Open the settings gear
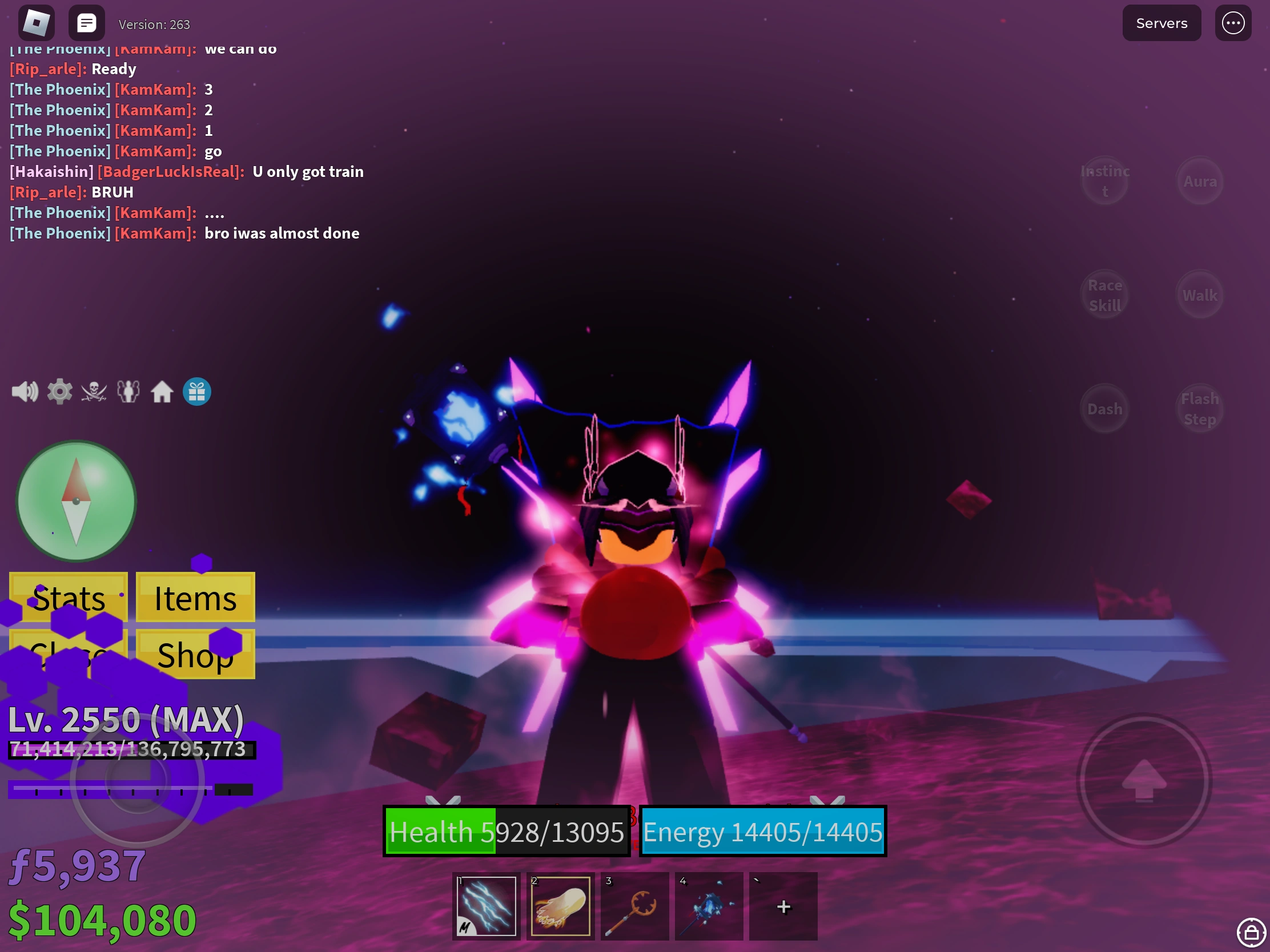 click(59, 391)
